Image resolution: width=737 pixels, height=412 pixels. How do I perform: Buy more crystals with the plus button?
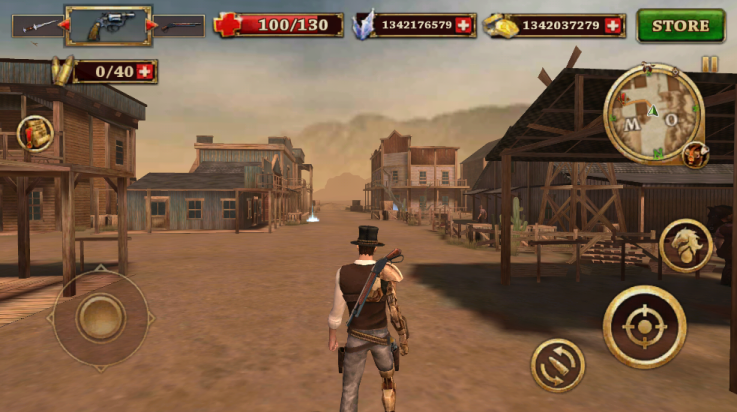coord(463,25)
